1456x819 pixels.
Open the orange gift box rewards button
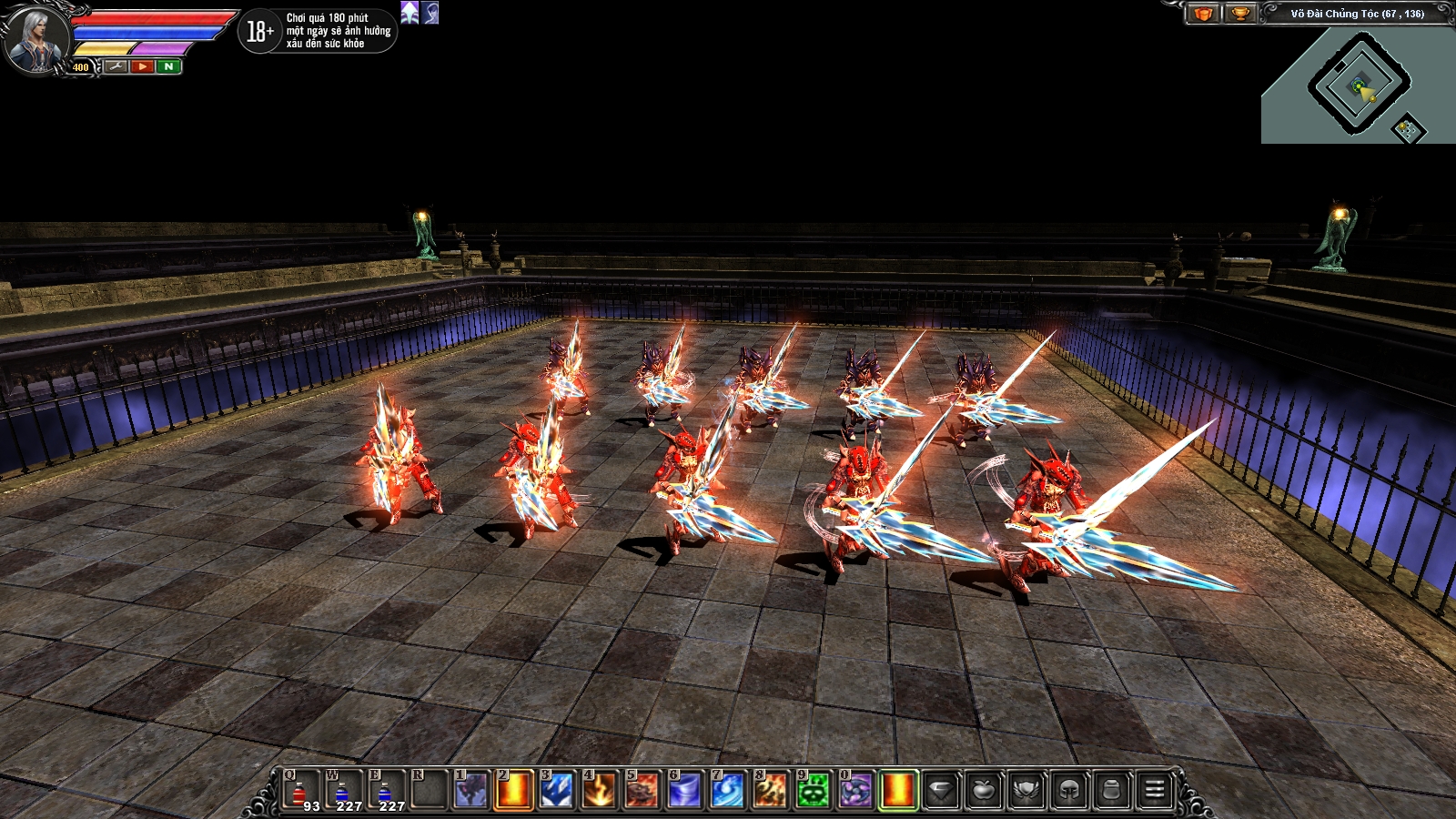pos(1203,14)
